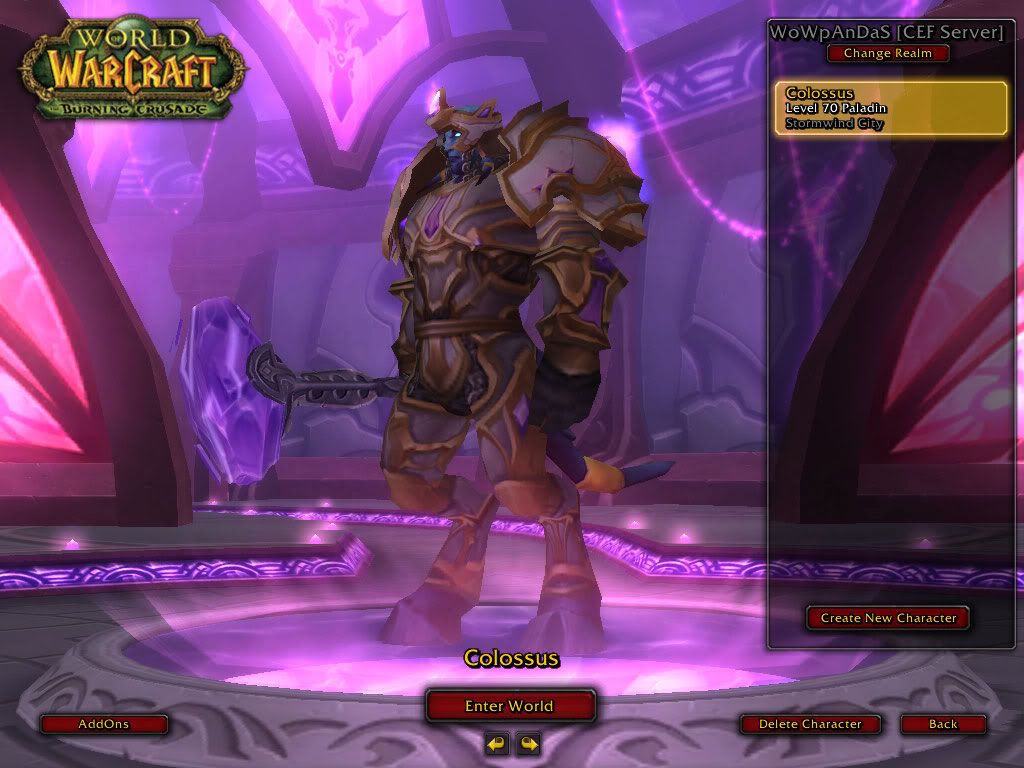Select the Colossus Level 70 Paladin entry
Viewport: 1024px width, 768px height.
[x=890, y=108]
